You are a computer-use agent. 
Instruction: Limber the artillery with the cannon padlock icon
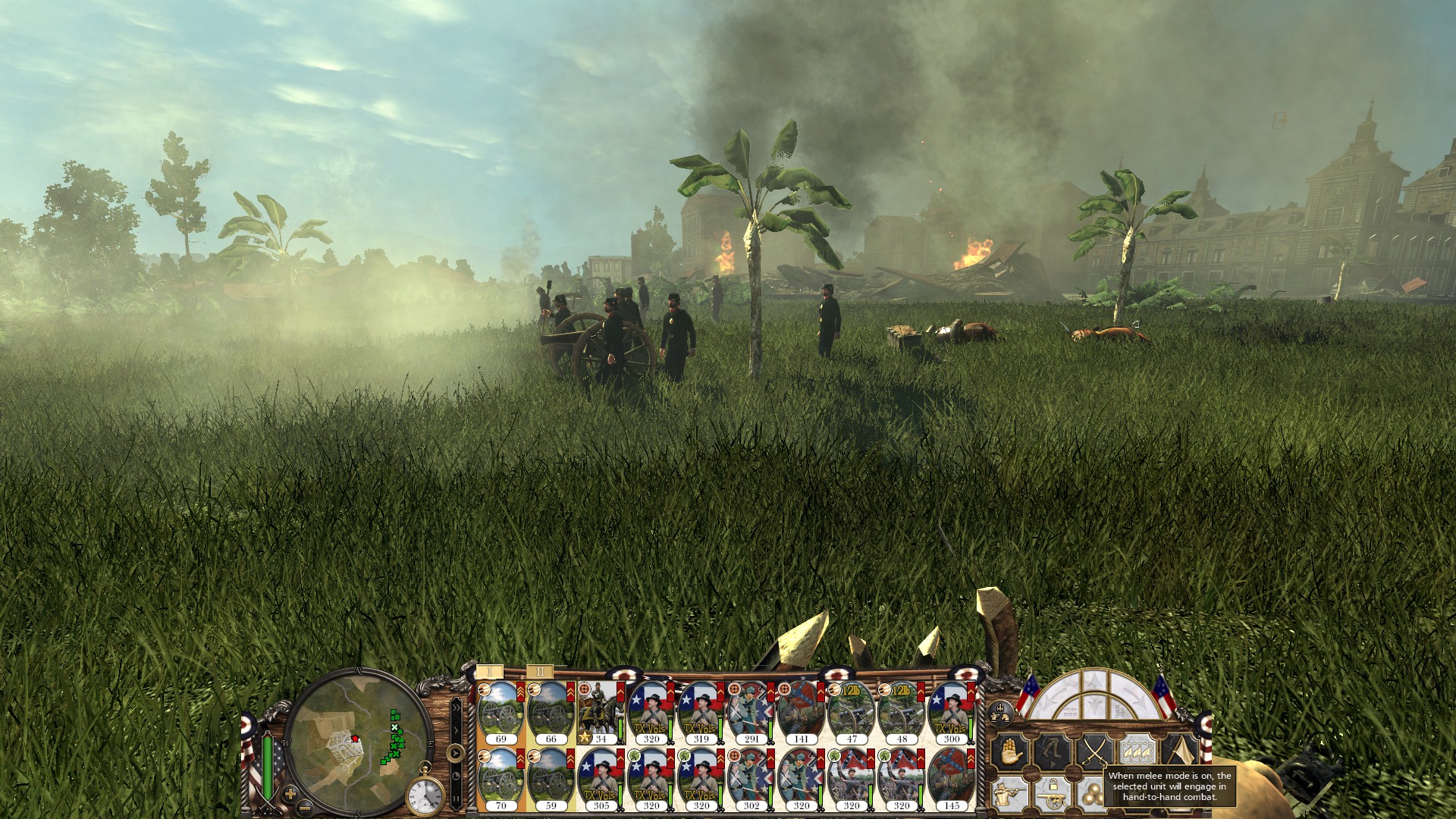click(x=1052, y=795)
